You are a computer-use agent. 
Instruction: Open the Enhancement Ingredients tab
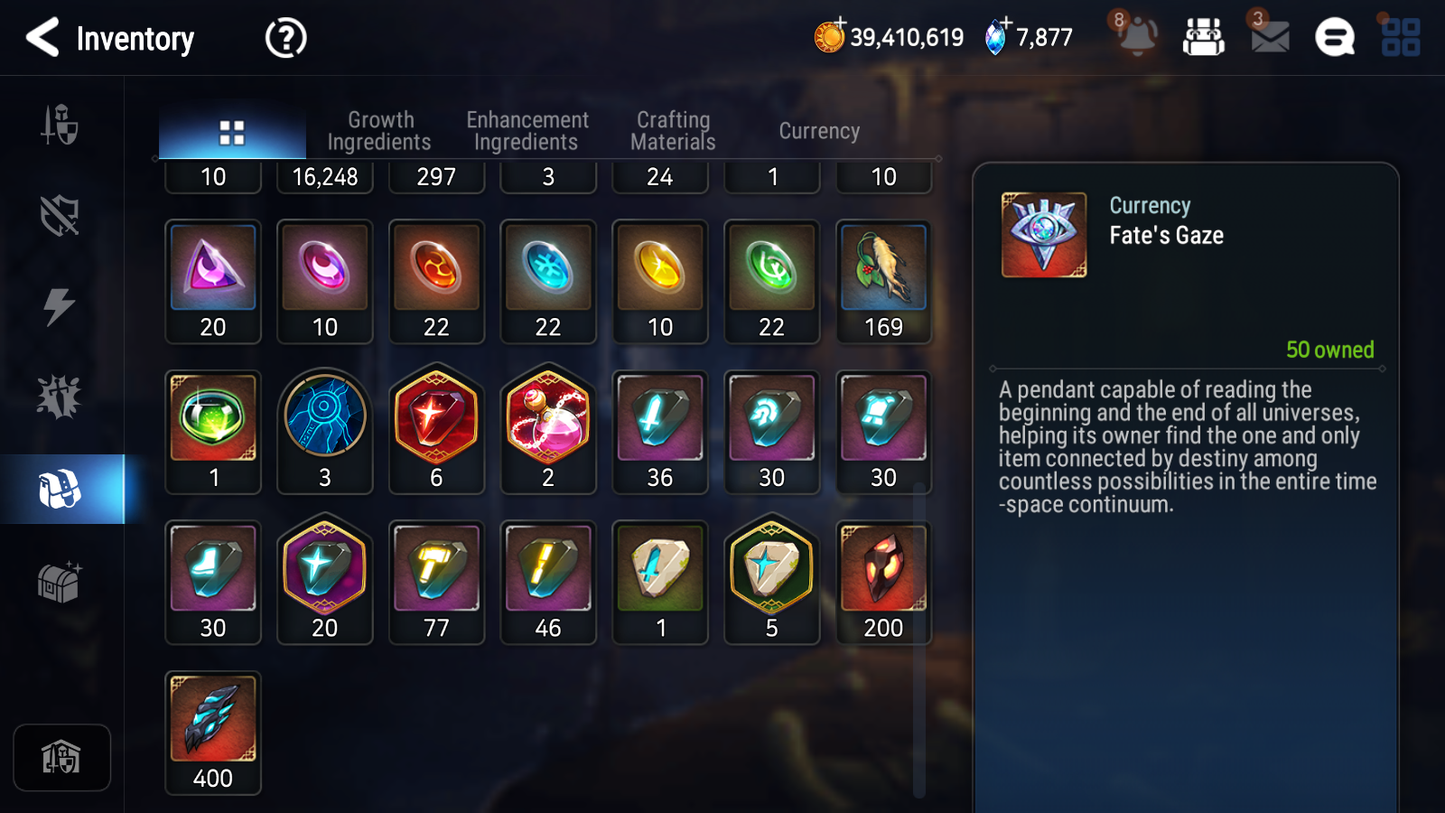pos(527,131)
